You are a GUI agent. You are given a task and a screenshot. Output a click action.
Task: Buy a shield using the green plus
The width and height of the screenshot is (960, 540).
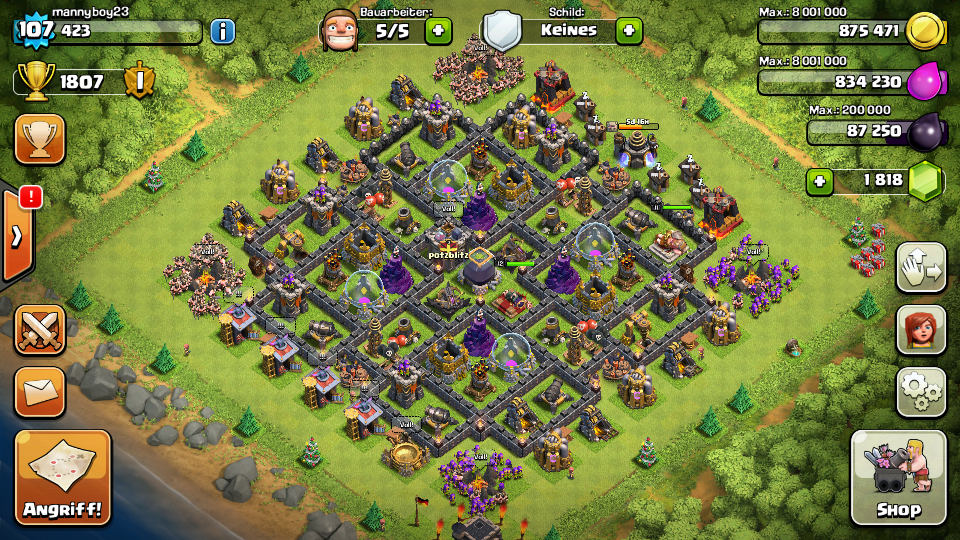[629, 30]
